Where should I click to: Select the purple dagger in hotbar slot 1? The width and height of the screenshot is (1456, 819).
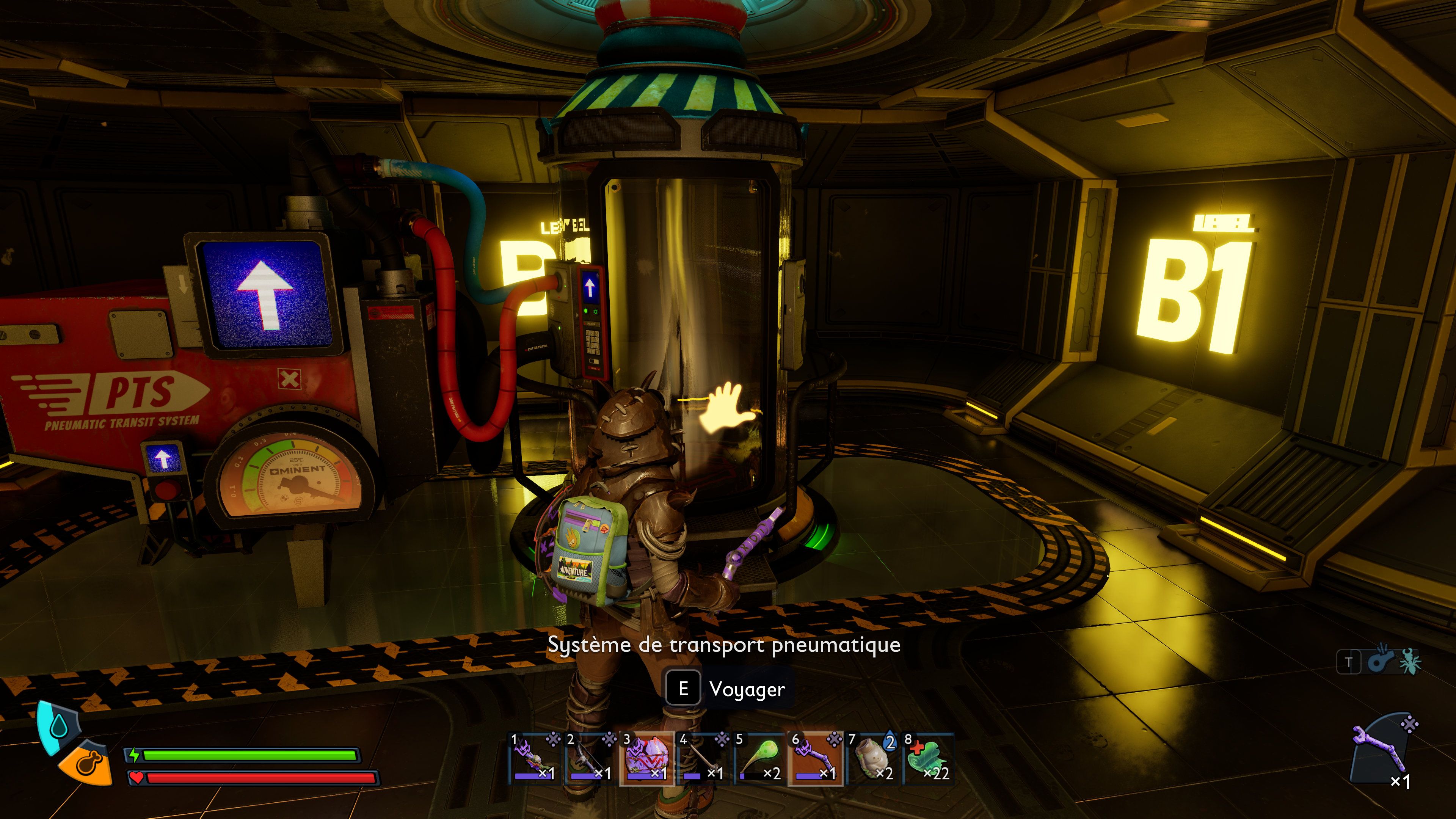tap(534, 758)
